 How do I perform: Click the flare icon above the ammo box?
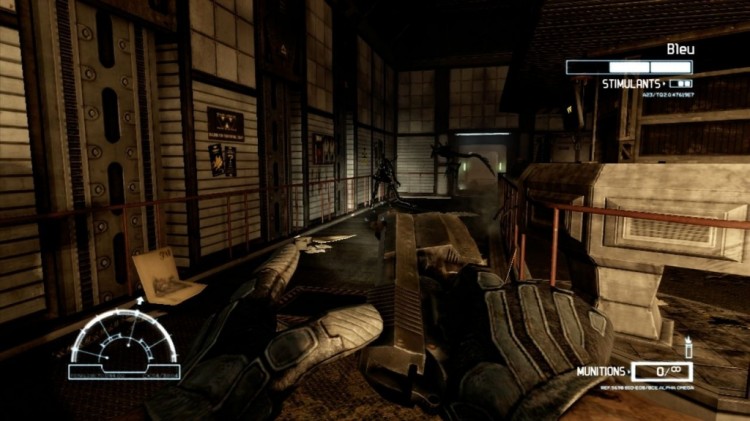coord(689,349)
